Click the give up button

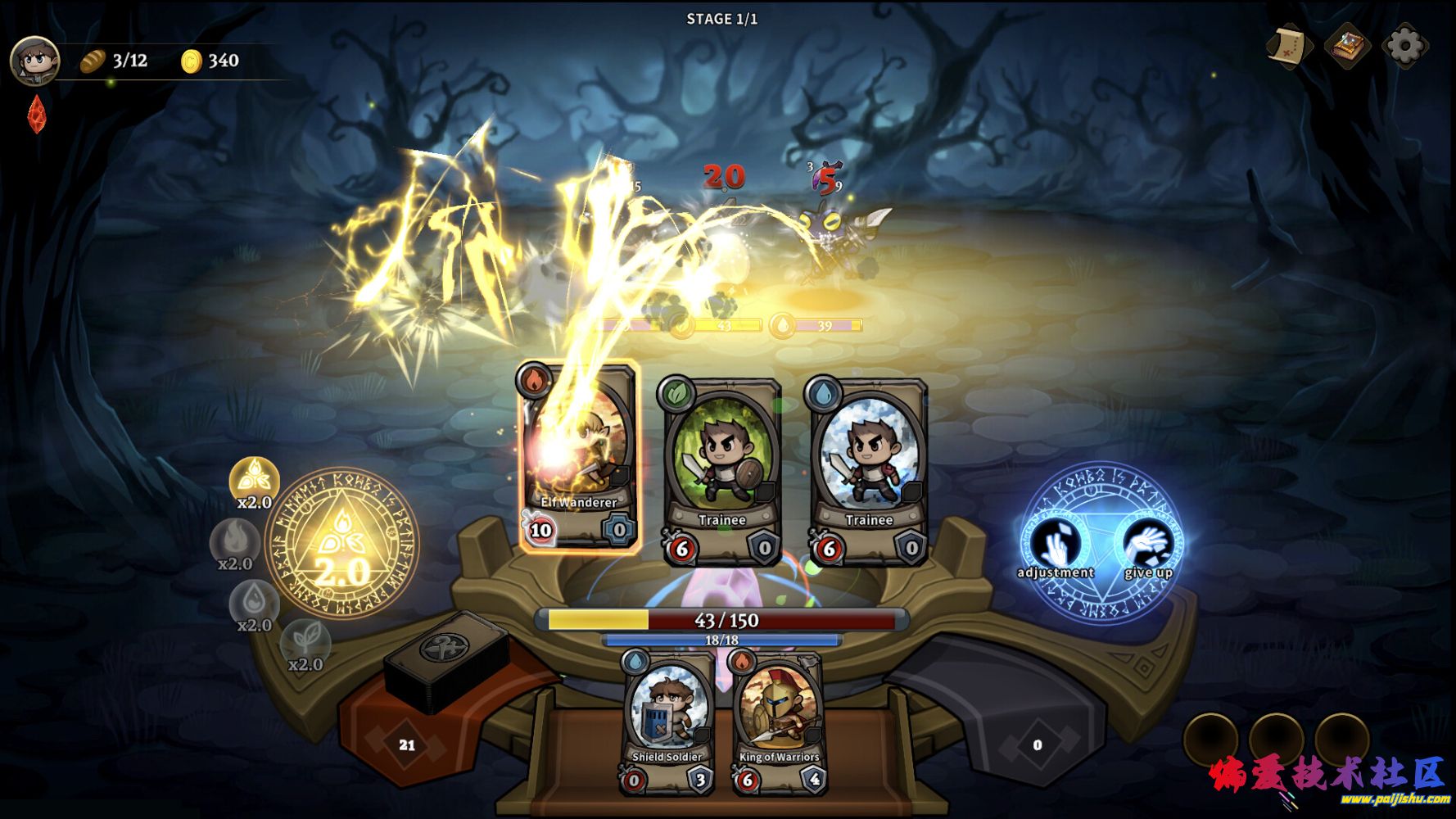coord(1147,544)
